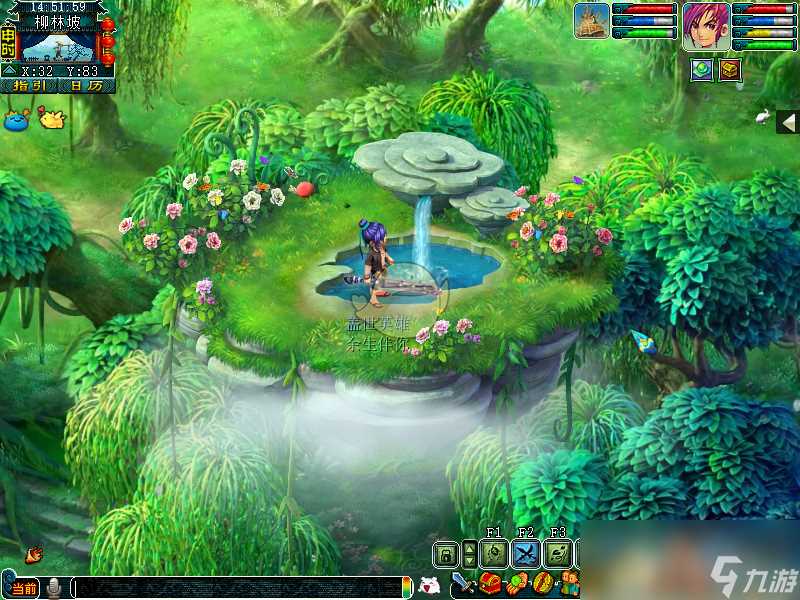Open the two-people team icon
The height and width of the screenshot is (600, 800).
click(x=568, y=583)
